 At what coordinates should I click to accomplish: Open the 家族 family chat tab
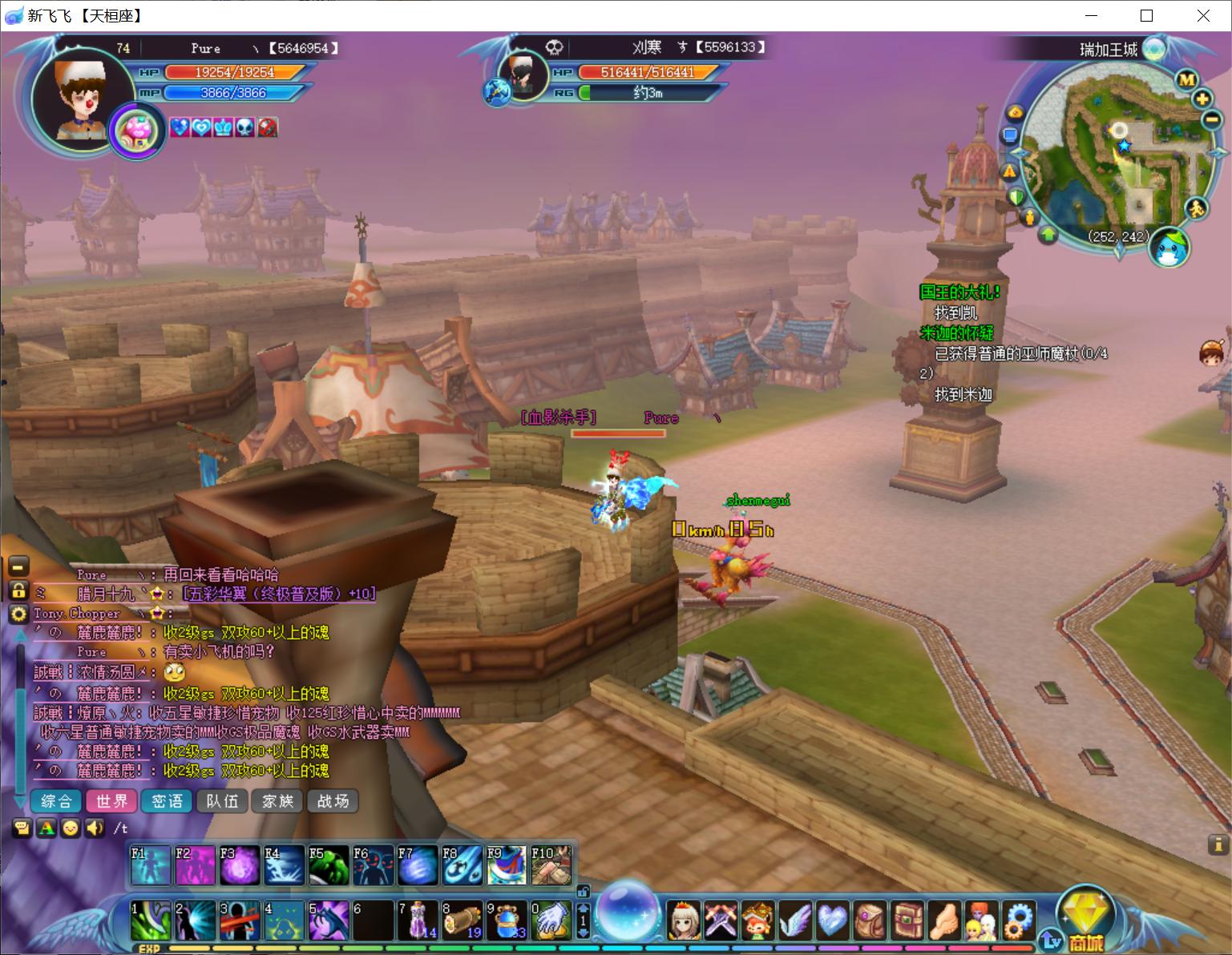coord(277,801)
